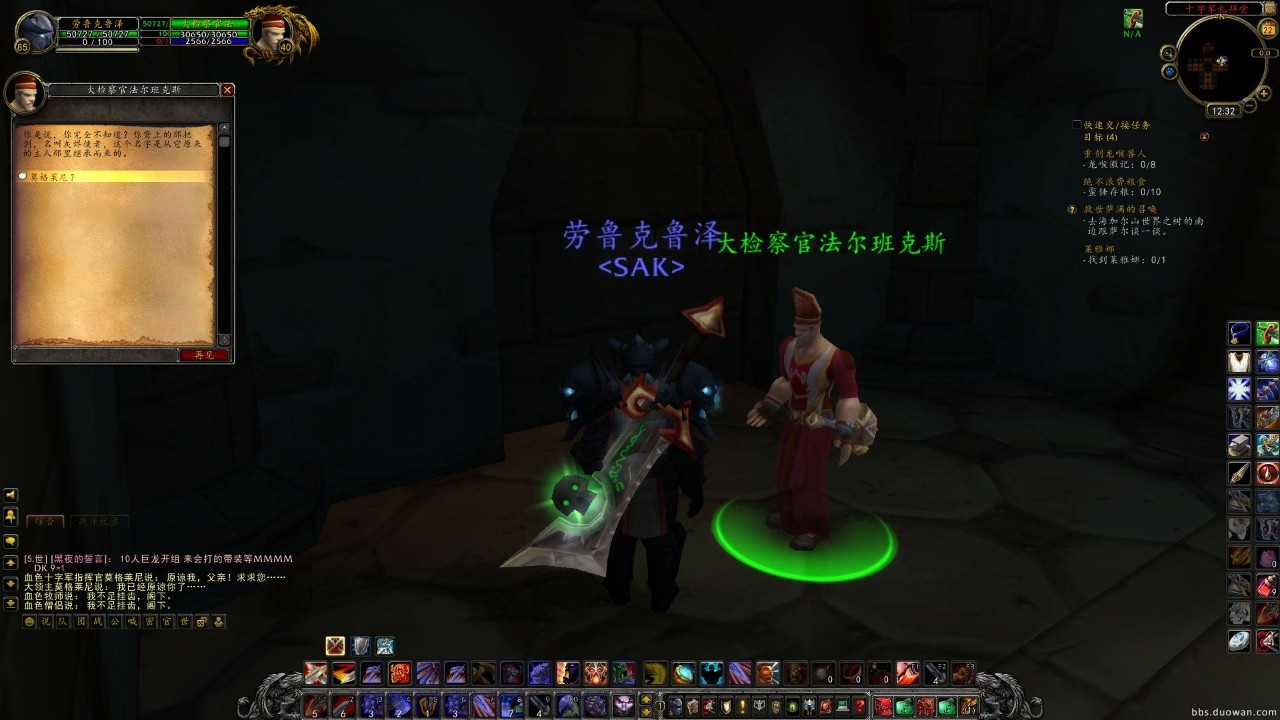This screenshot has width=1280, height=720.
Task: Switch to the 综合 chat tab
Action: pos(44,521)
